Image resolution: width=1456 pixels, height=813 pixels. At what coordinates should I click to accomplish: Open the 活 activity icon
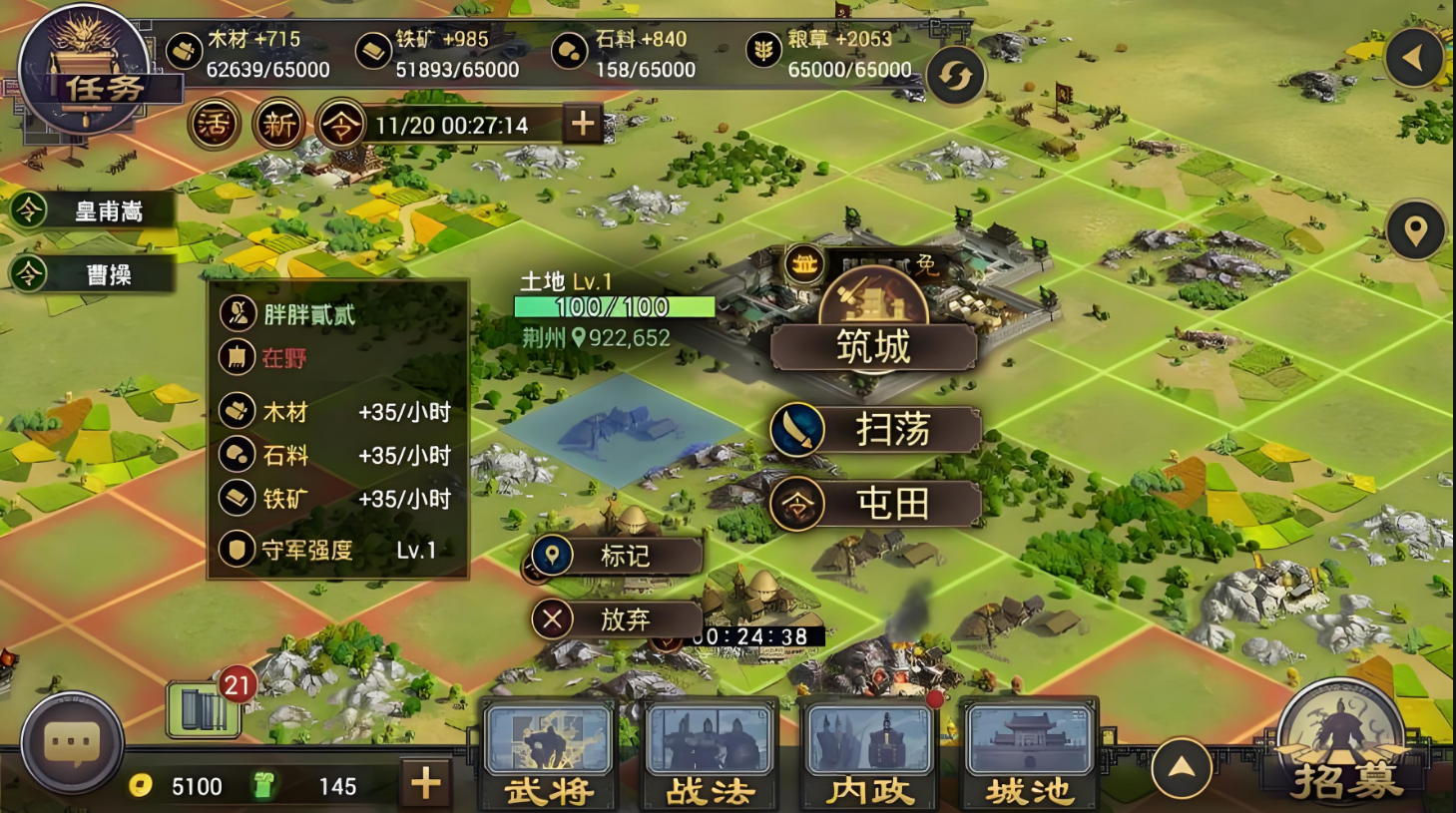coord(213,125)
